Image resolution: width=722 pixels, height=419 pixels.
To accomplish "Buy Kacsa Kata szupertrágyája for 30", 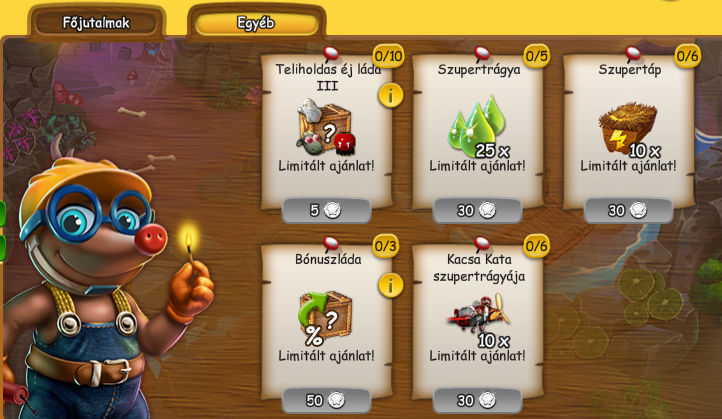I will click(x=477, y=400).
